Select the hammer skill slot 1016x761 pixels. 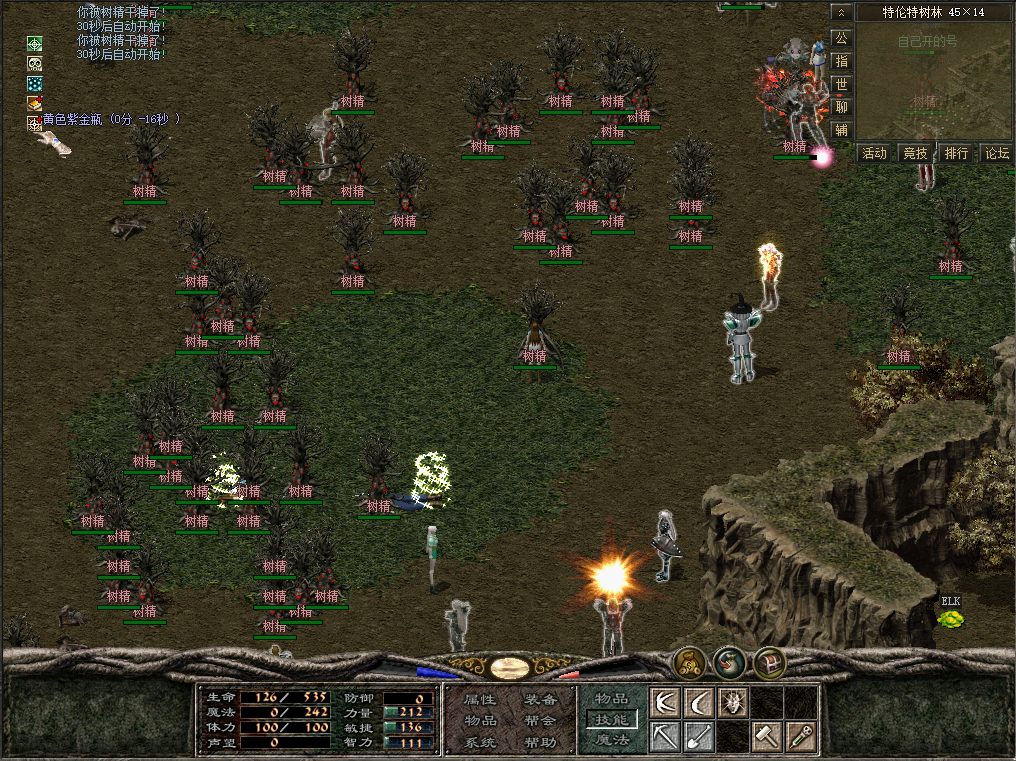(767, 737)
